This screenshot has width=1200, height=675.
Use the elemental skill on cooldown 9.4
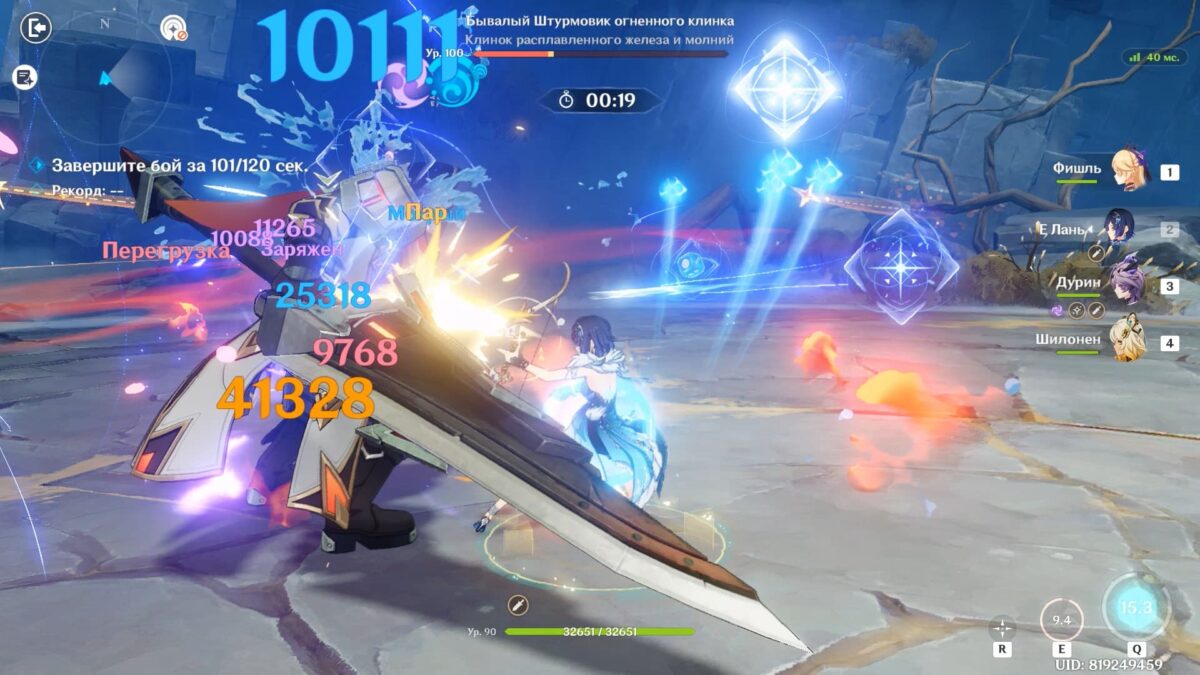(1061, 620)
